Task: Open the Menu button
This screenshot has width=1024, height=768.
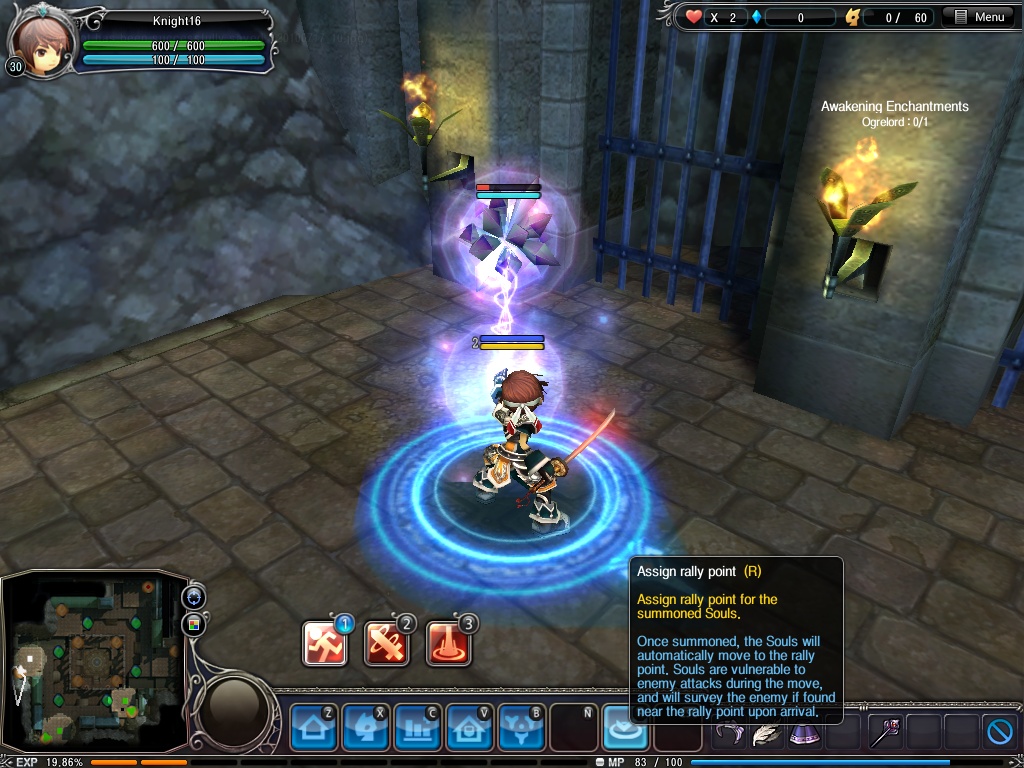Action: tap(980, 17)
